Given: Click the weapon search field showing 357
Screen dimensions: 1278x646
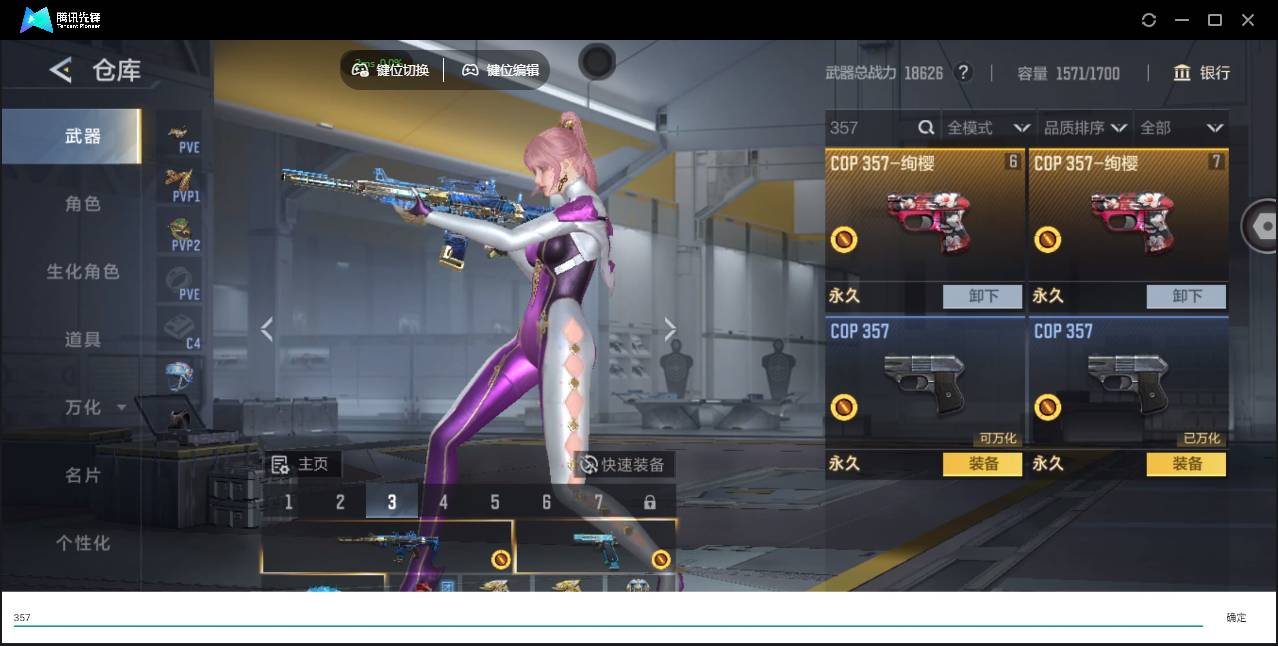Looking at the screenshot, I should [870, 128].
